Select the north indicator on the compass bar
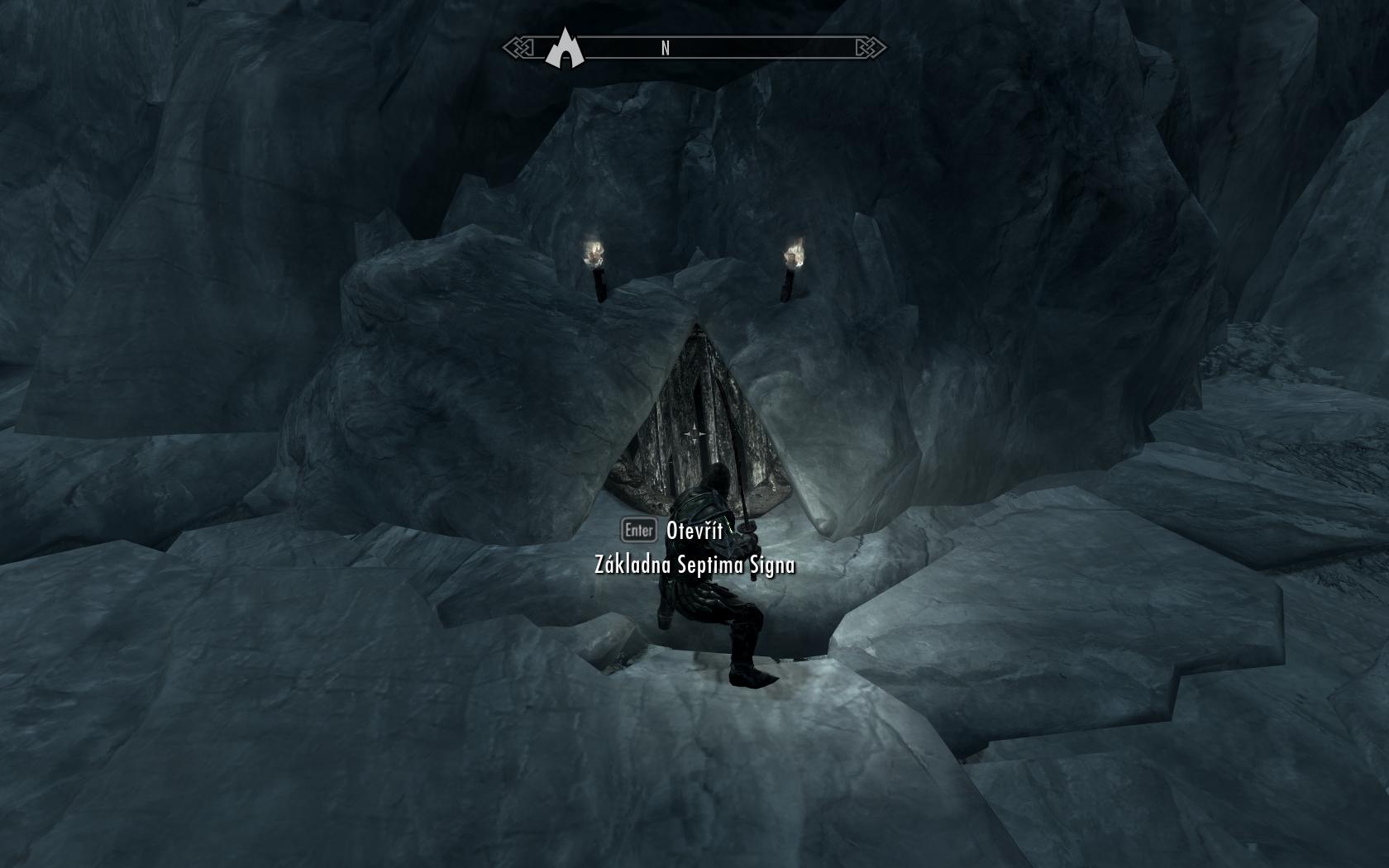 tap(665, 49)
